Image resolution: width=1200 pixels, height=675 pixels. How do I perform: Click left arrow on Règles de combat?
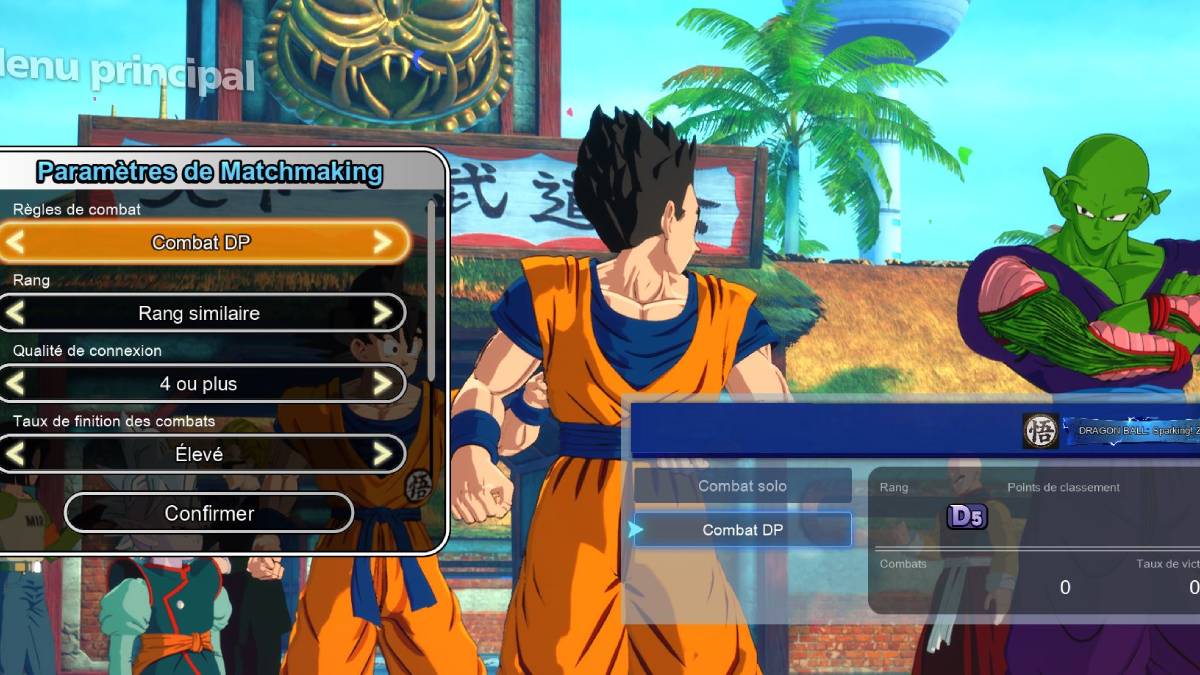click(15, 242)
